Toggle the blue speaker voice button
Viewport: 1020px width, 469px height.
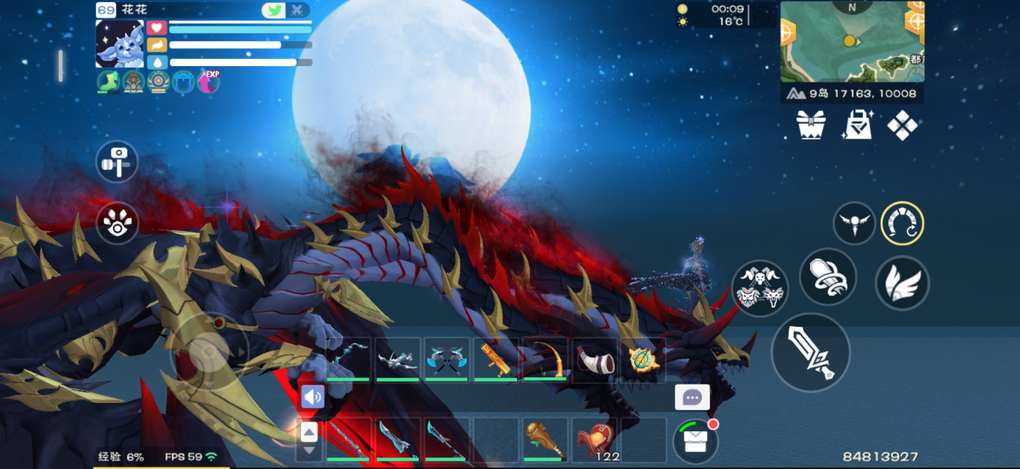(312, 397)
